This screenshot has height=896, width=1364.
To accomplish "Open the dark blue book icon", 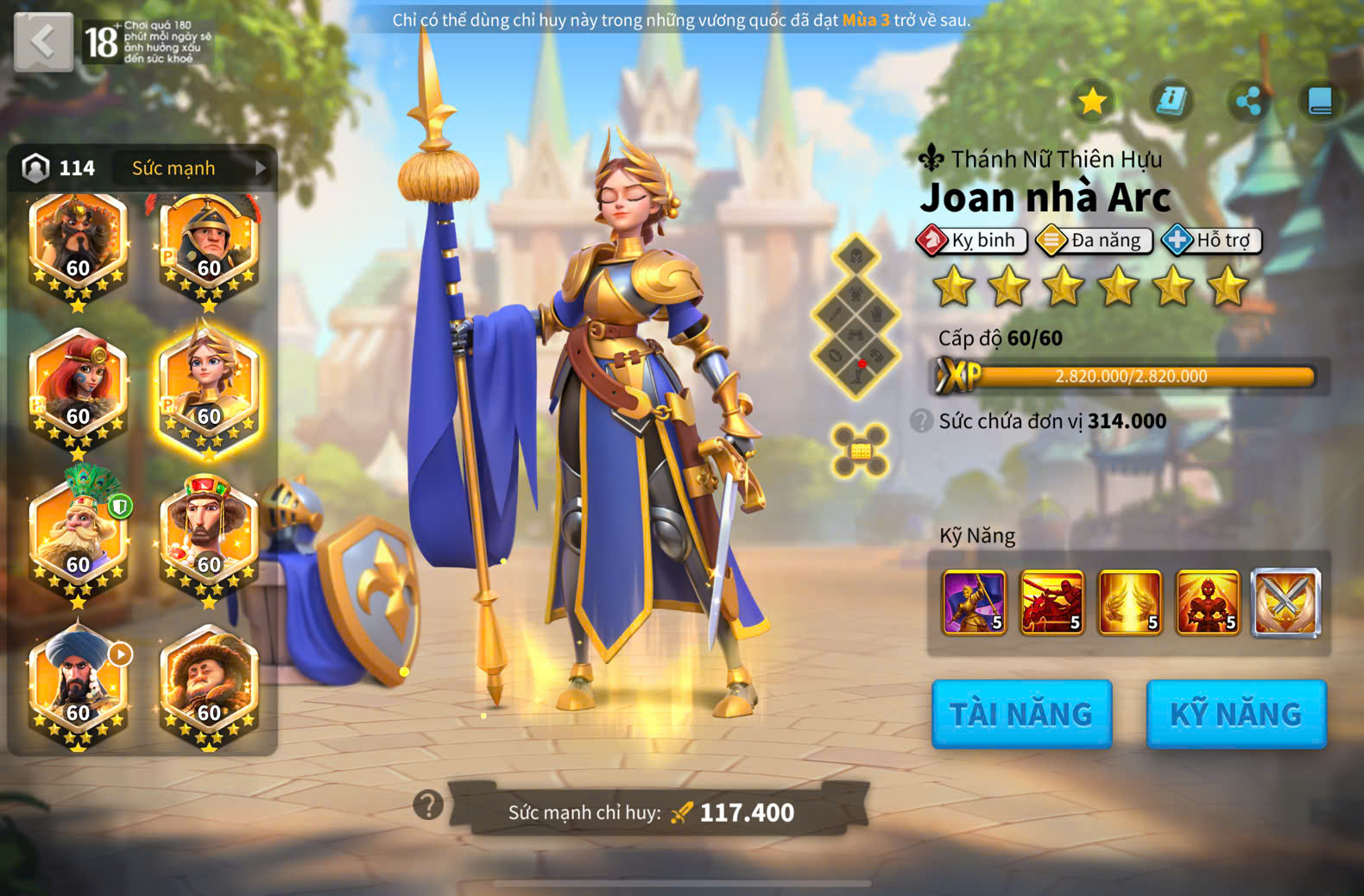I will tap(1319, 102).
